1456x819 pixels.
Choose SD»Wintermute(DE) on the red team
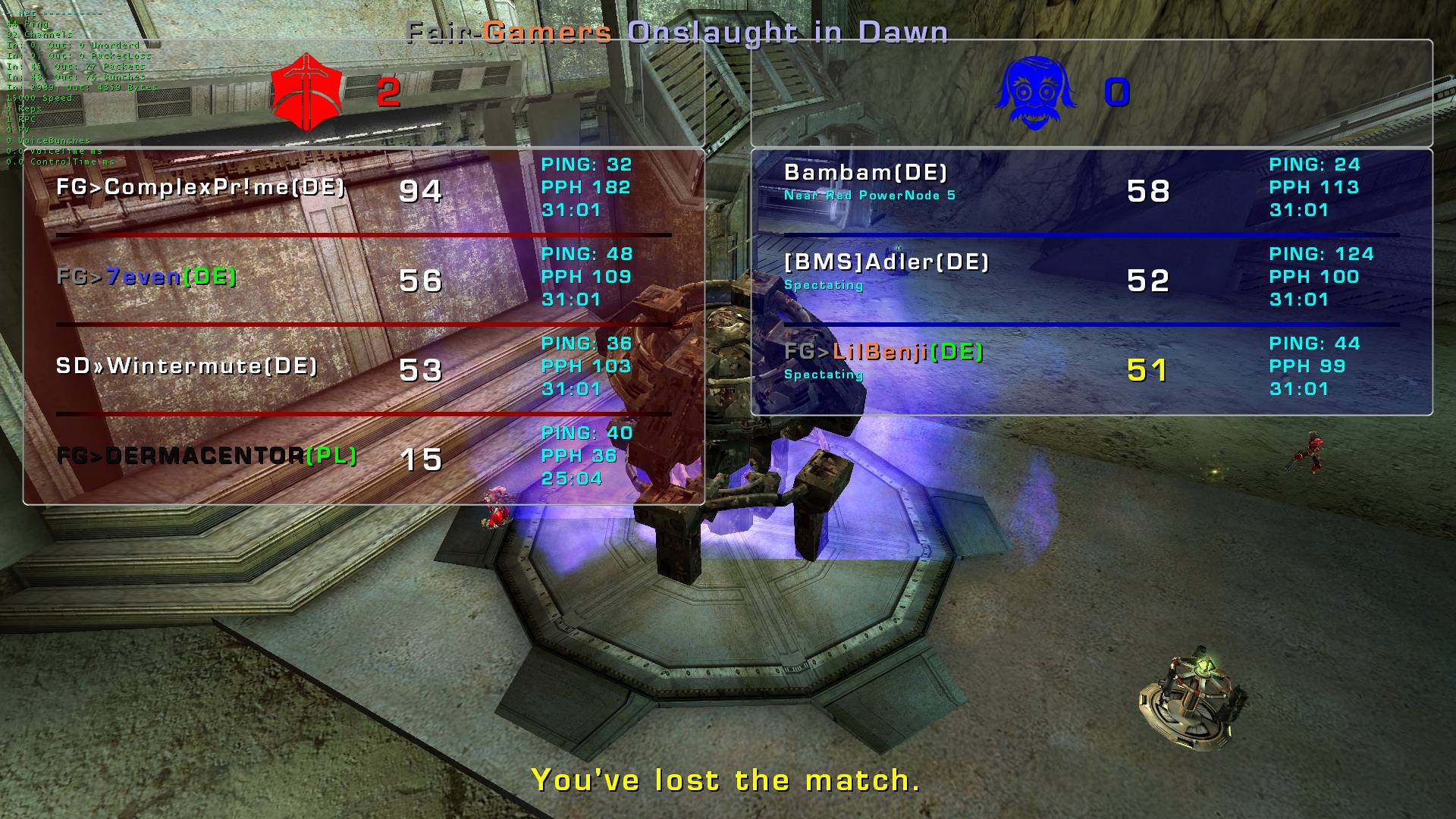tap(187, 366)
